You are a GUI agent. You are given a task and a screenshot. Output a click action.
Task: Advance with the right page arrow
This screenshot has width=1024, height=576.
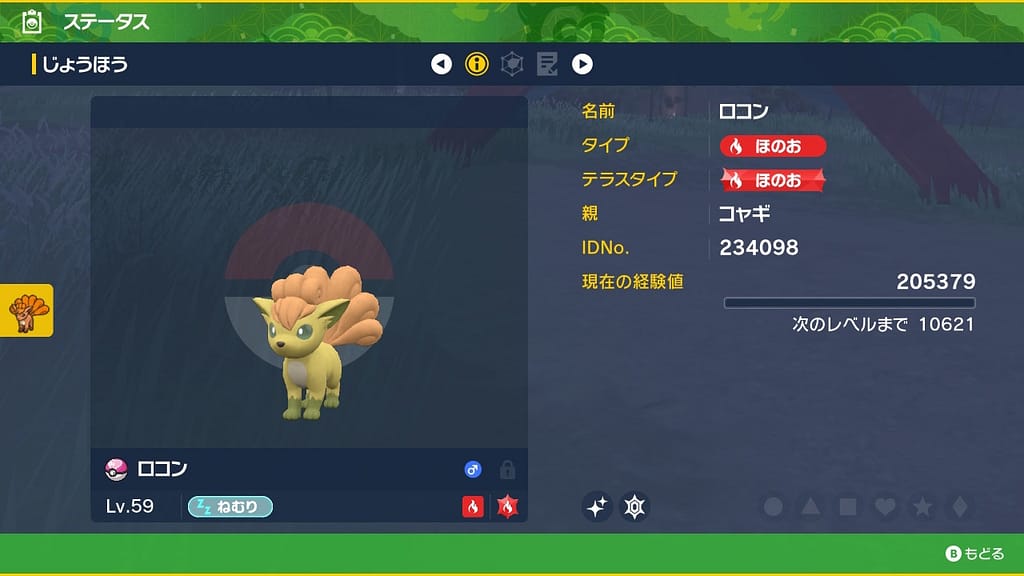582,65
